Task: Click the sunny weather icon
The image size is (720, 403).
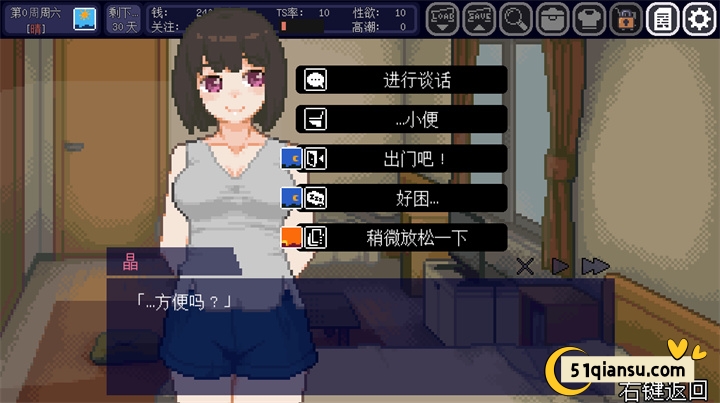Action: pyautogui.click(x=85, y=18)
